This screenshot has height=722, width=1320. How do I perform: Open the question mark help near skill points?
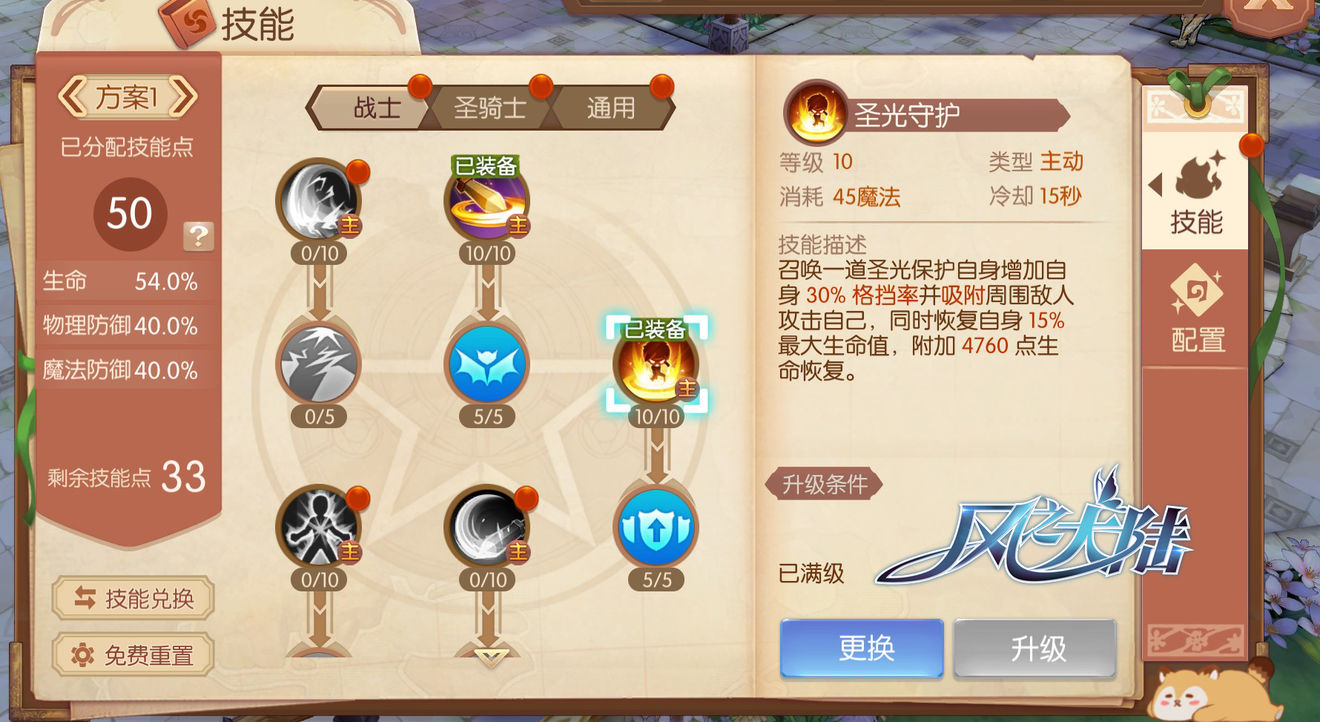(x=197, y=236)
